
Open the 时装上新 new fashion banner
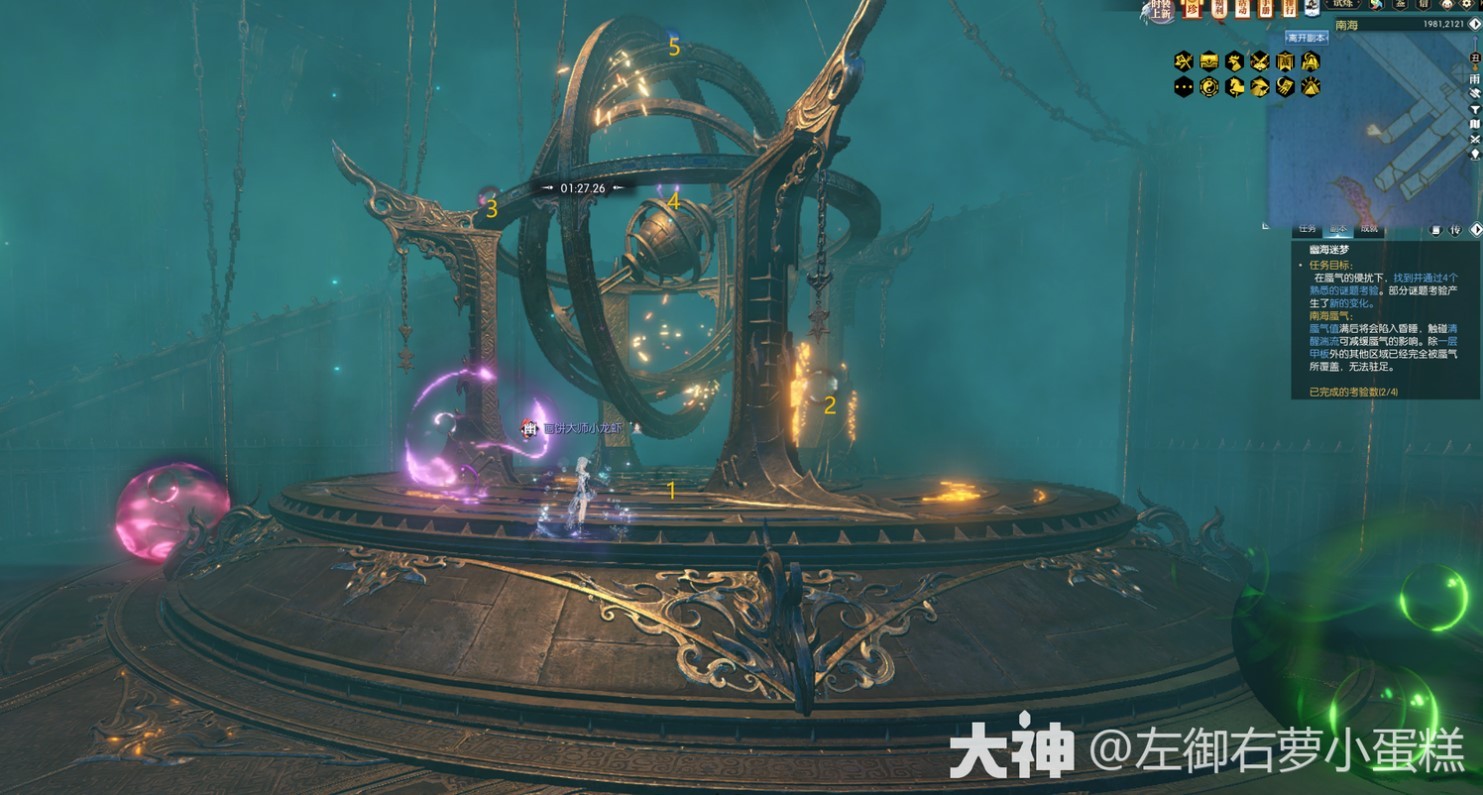(1160, 10)
